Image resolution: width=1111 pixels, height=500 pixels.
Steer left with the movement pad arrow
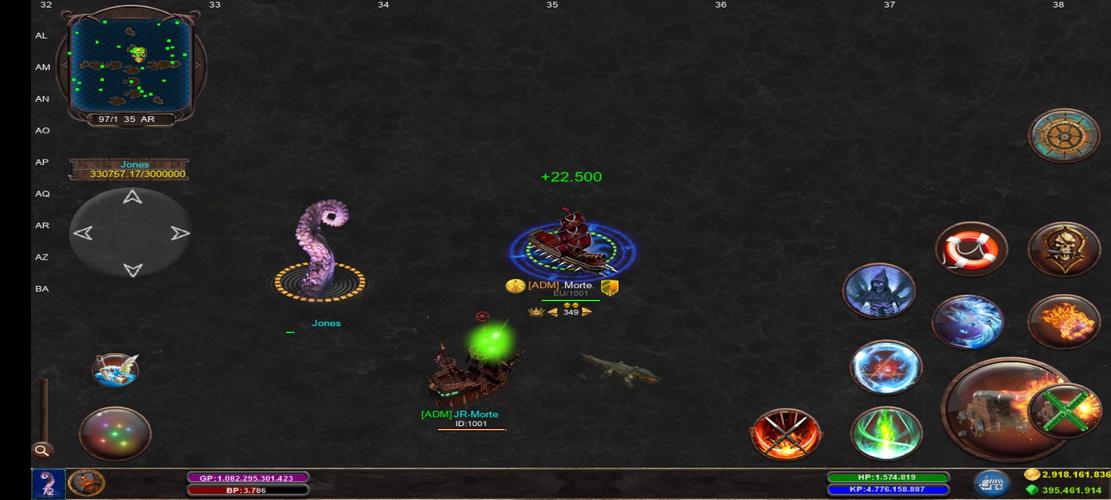point(84,233)
